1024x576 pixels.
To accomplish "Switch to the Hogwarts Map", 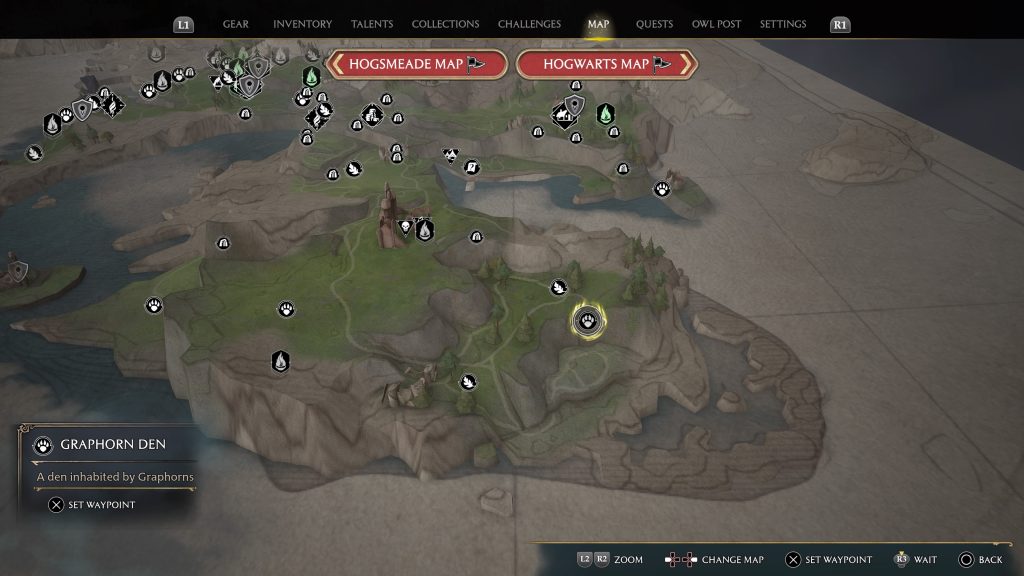I will 606,64.
